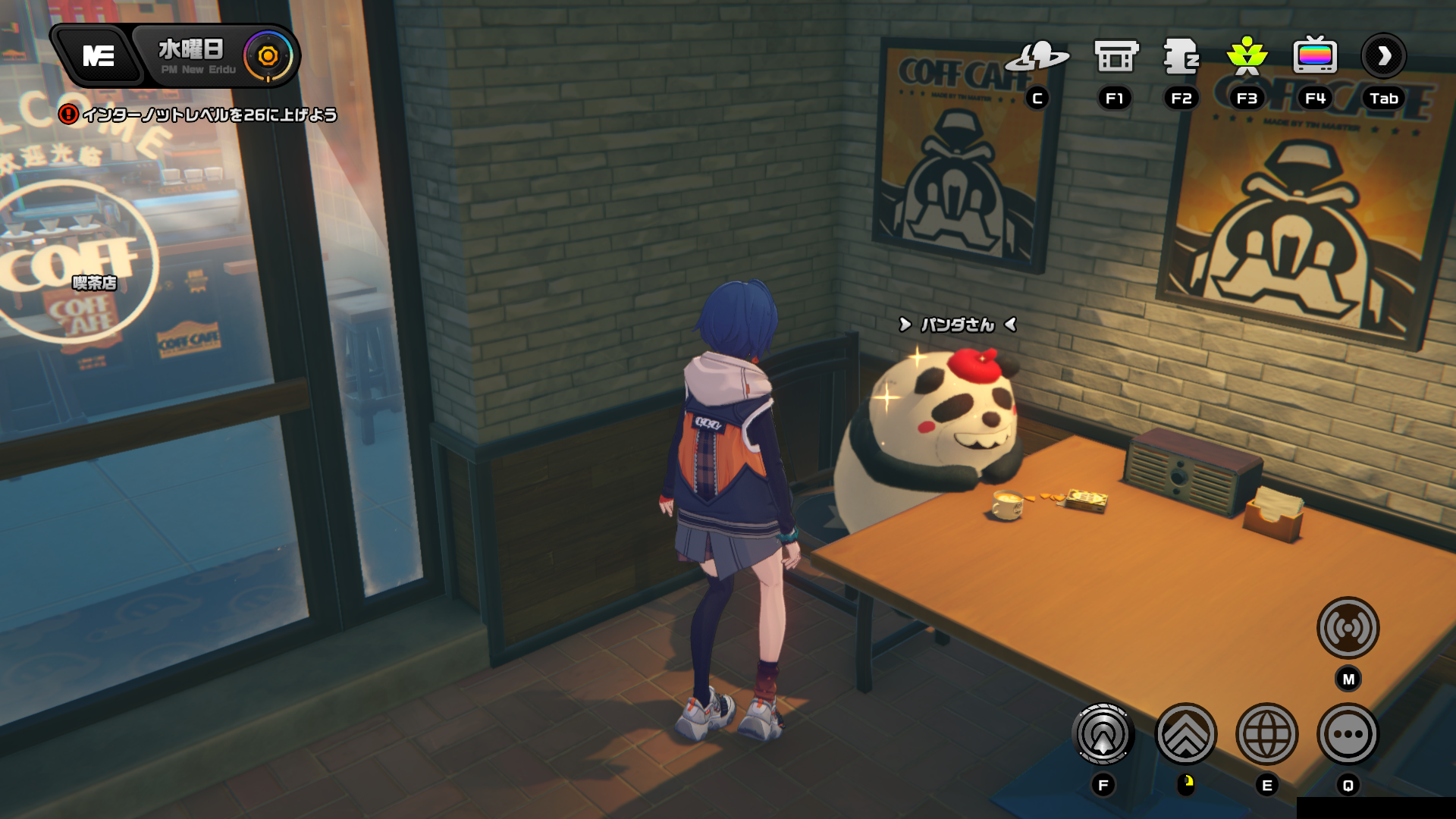Select the Inter-Knot level 26 objective tracker
The width and height of the screenshot is (1456, 819).
click(x=200, y=115)
